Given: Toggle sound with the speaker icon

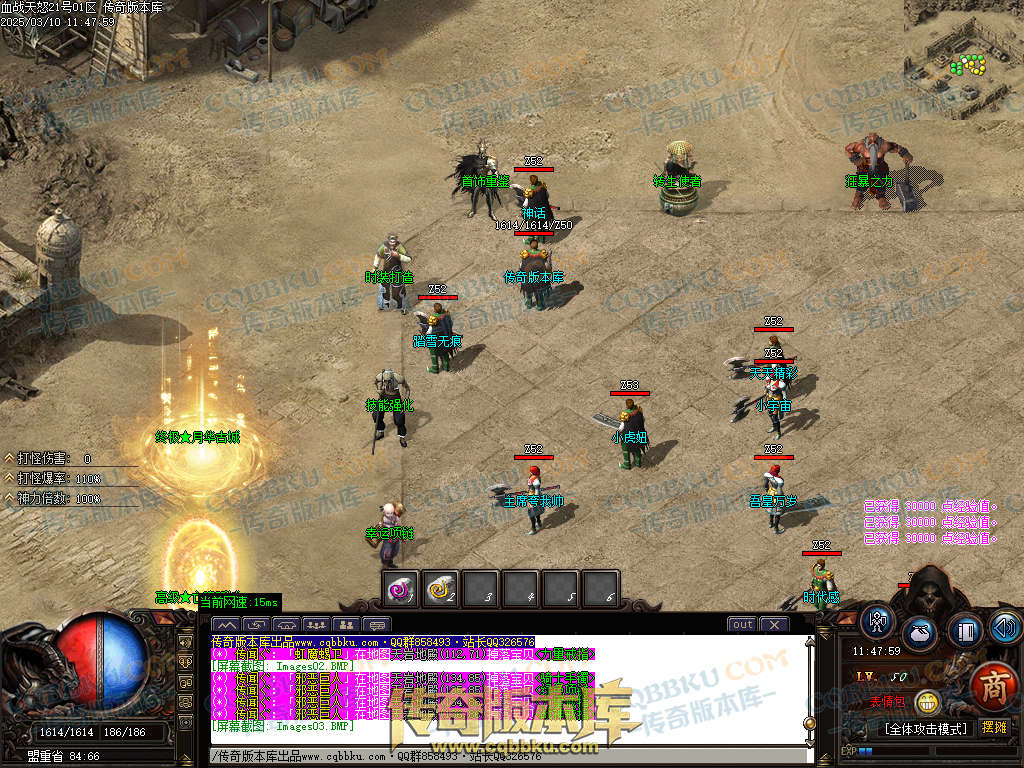Looking at the screenshot, I should point(1005,628).
